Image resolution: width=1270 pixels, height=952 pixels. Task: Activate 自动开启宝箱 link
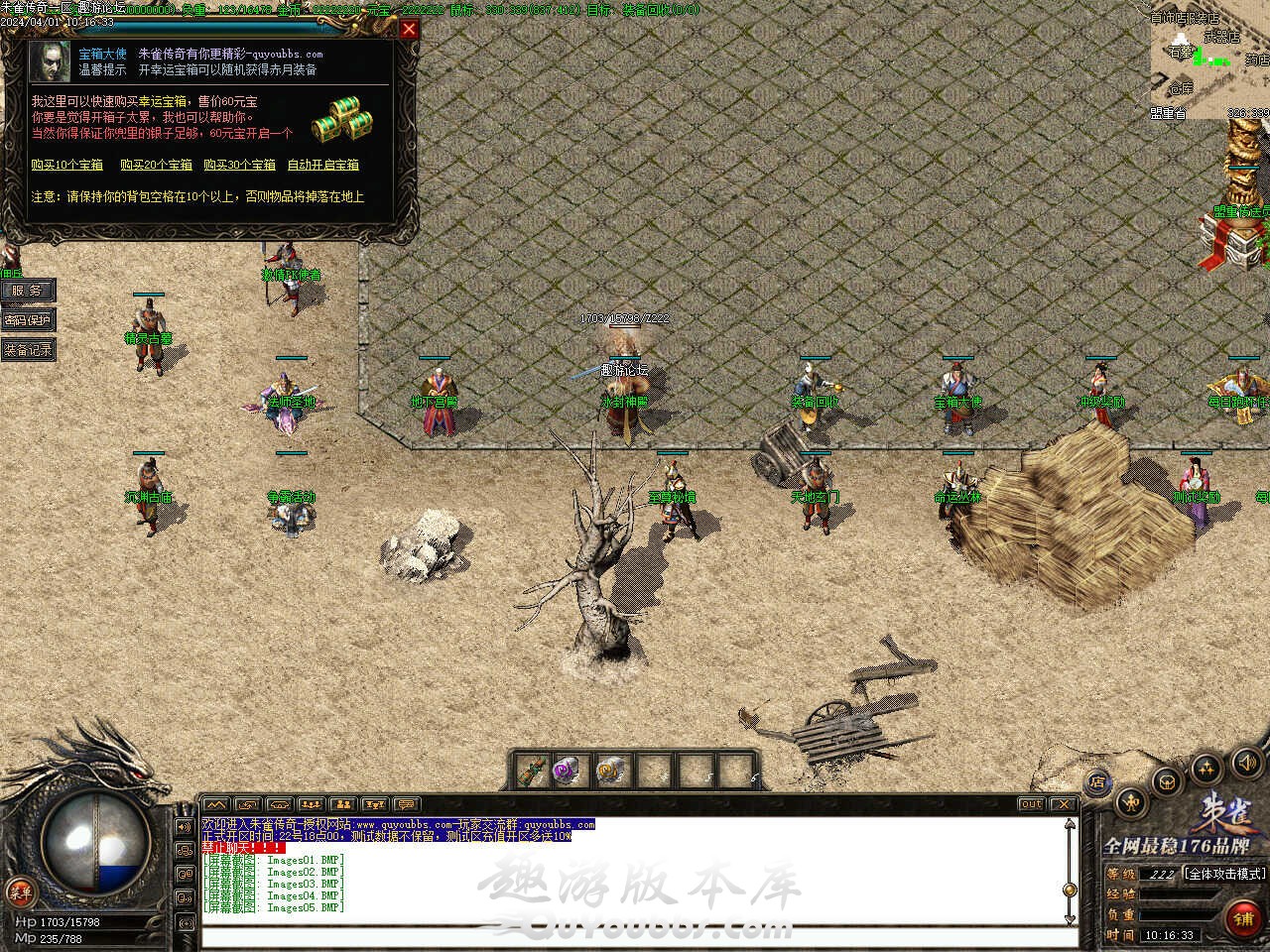click(x=322, y=165)
